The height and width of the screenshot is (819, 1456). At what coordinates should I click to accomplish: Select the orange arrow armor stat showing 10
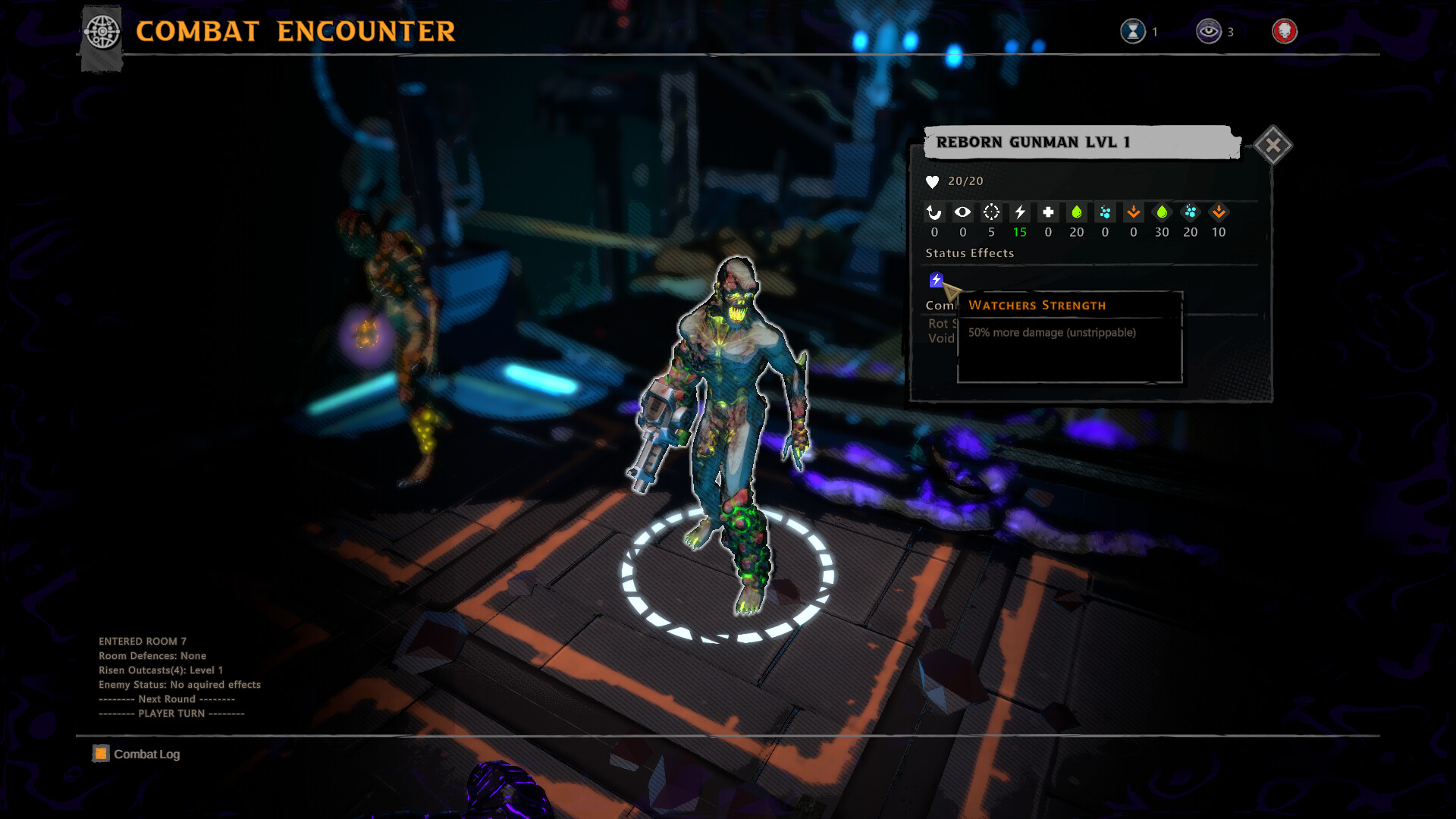1219,213
